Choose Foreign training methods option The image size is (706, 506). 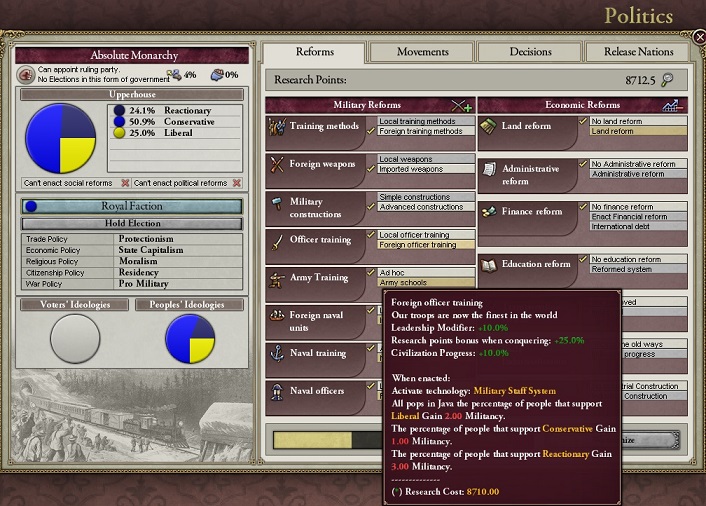(x=419, y=131)
